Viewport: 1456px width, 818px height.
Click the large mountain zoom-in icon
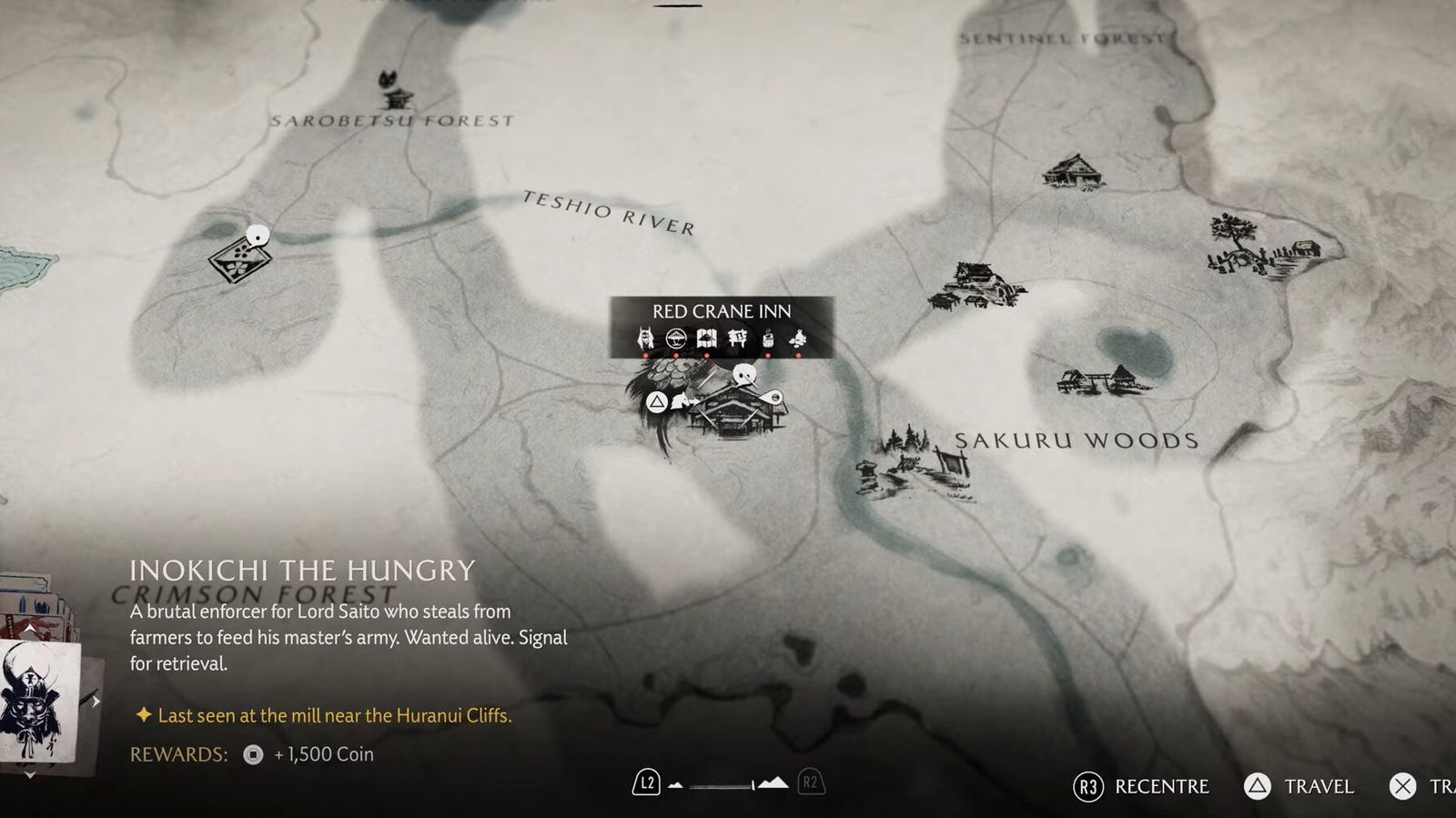click(773, 783)
